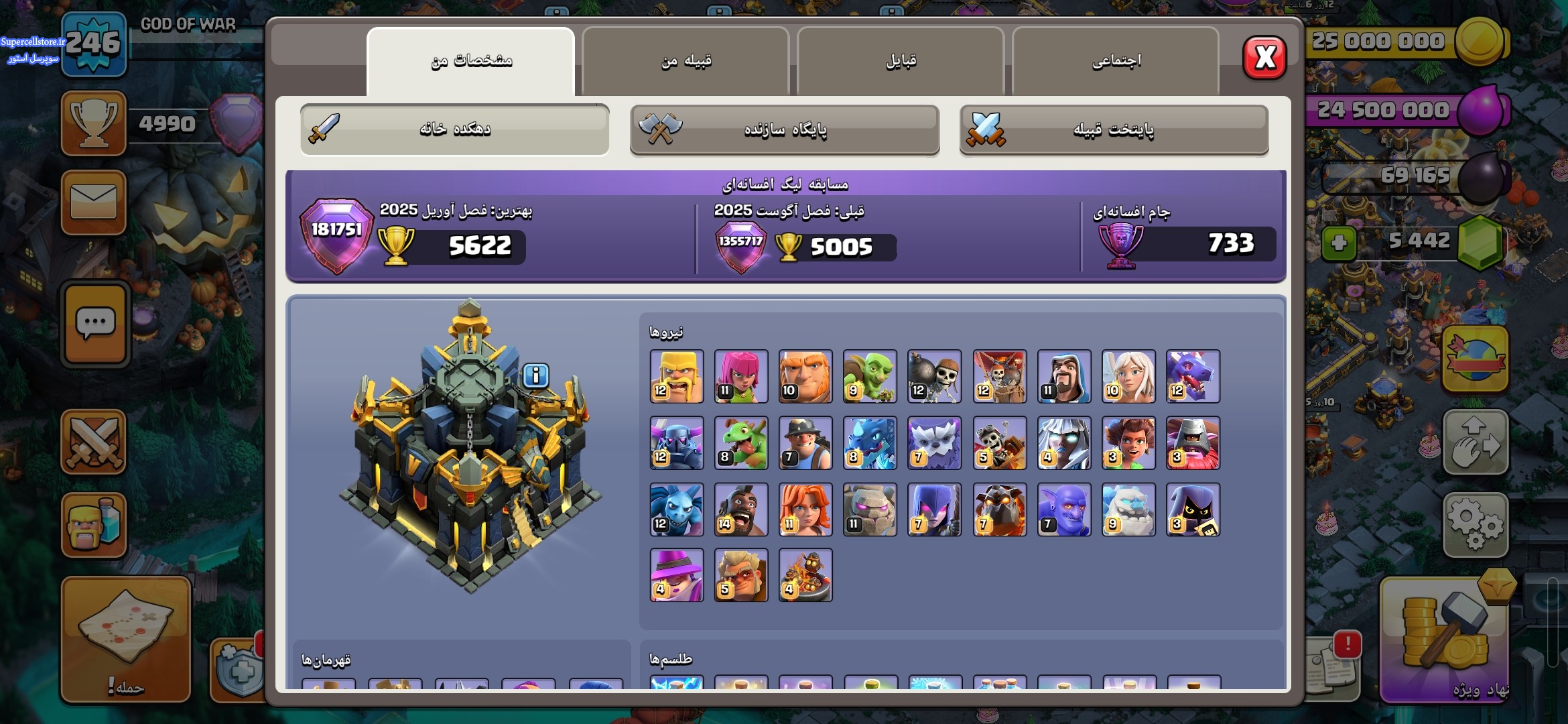Choose the Hog Rider troop icon
The image size is (1568, 724).
(x=741, y=509)
